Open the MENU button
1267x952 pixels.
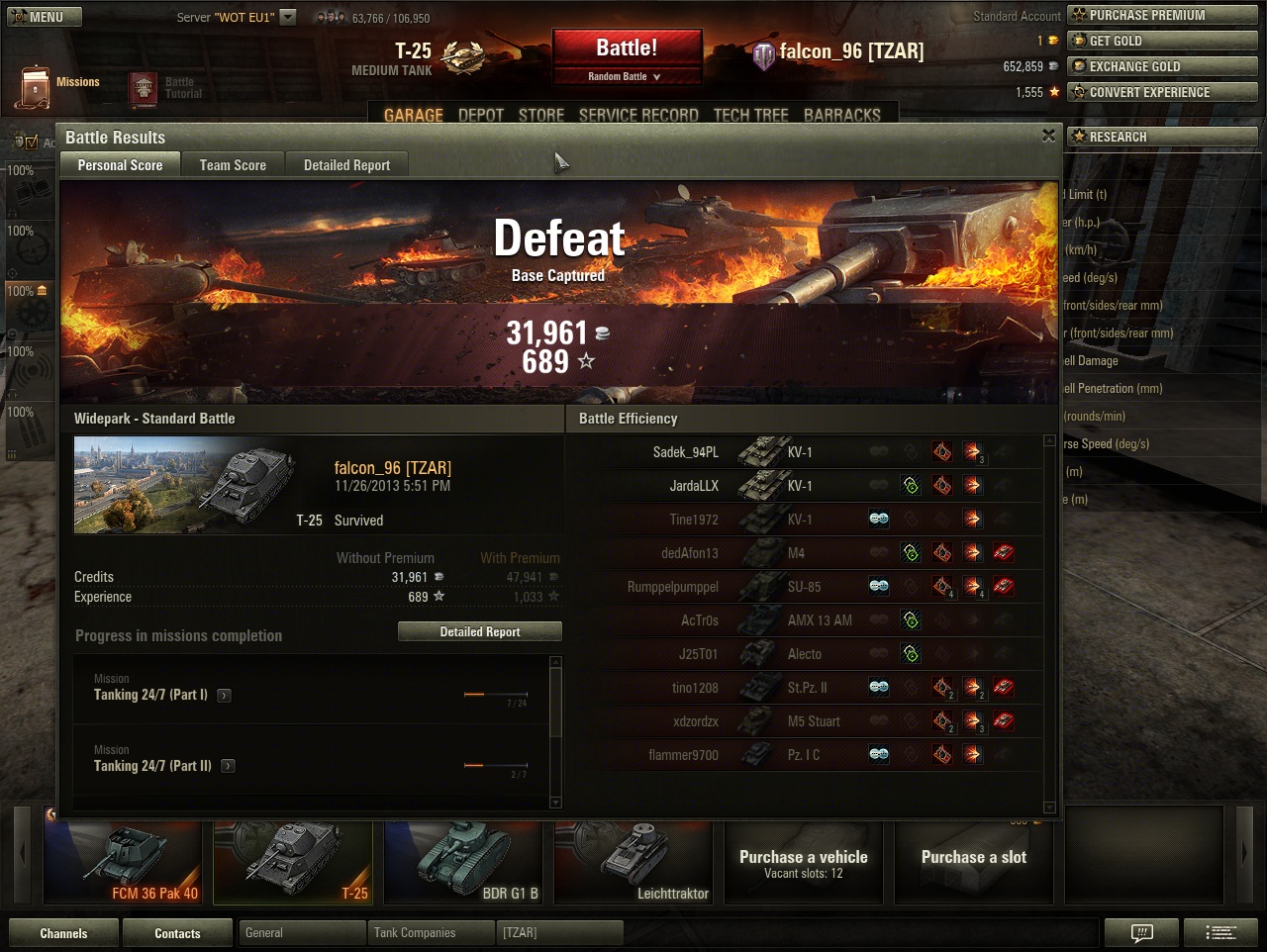pyautogui.click(x=43, y=17)
